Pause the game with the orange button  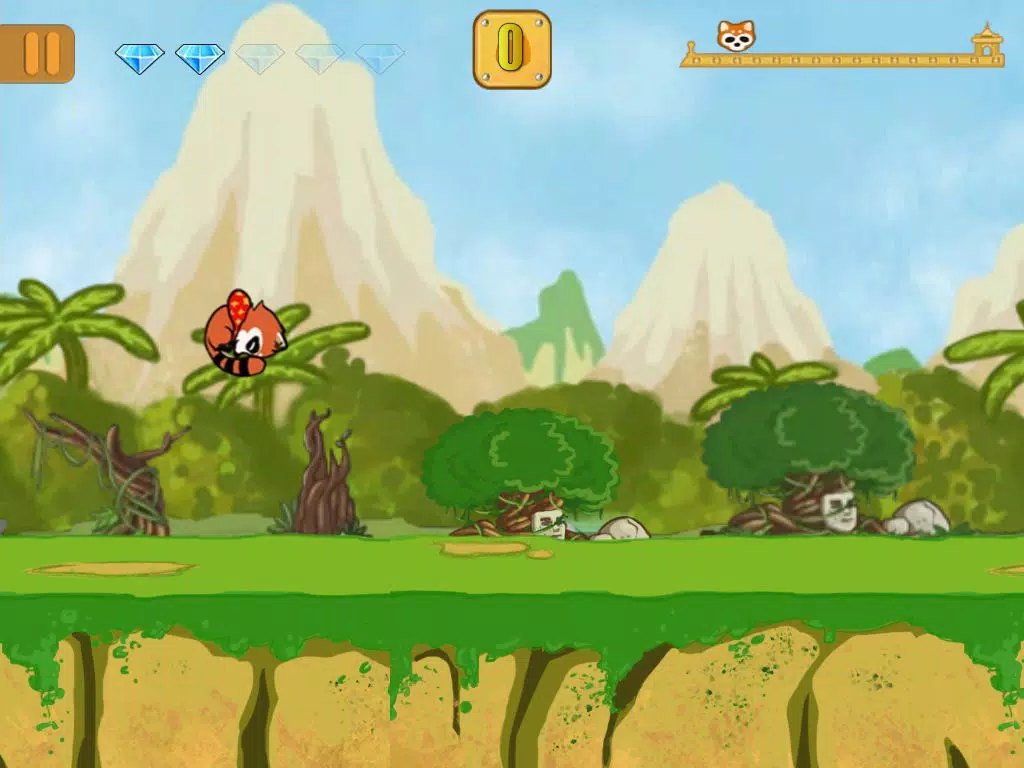pos(40,53)
